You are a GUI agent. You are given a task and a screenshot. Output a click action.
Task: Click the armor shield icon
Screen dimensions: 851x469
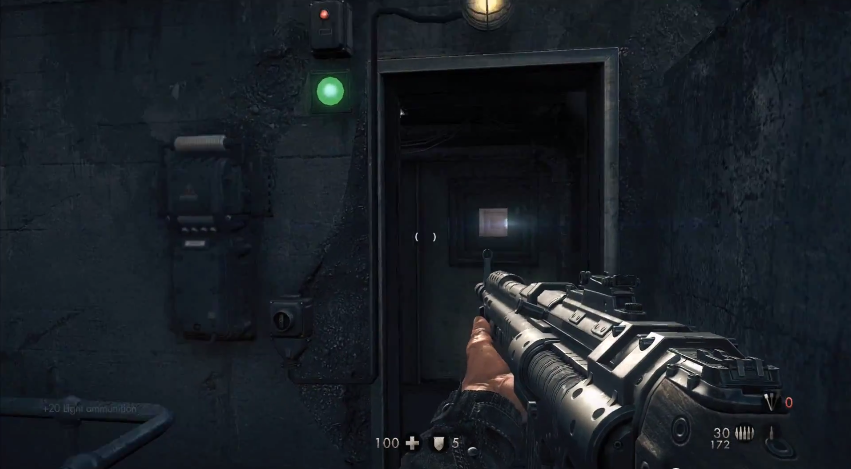tap(437, 442)
